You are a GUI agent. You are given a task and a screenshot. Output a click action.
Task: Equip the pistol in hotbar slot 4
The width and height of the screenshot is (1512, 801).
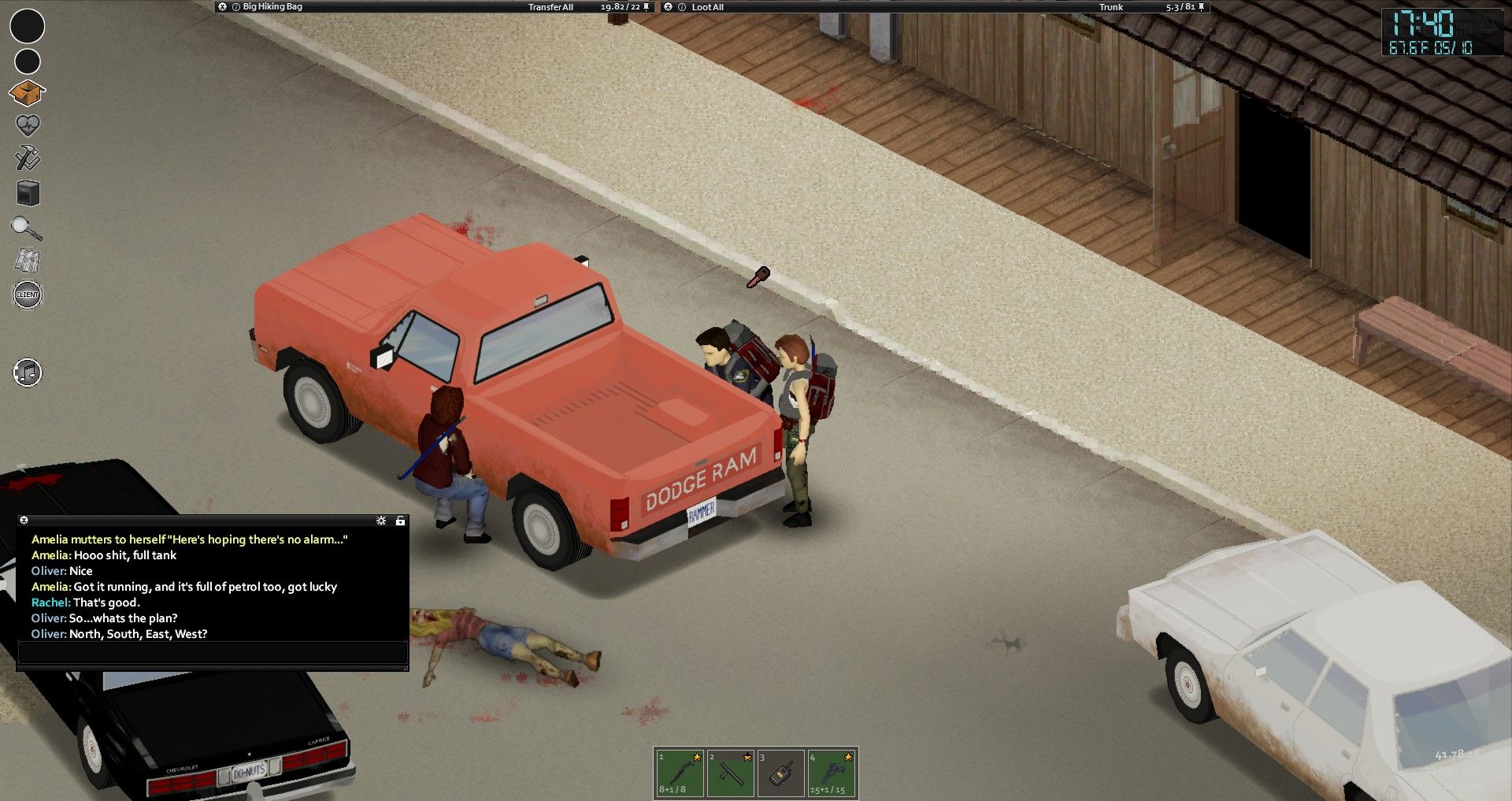(832, 773)
